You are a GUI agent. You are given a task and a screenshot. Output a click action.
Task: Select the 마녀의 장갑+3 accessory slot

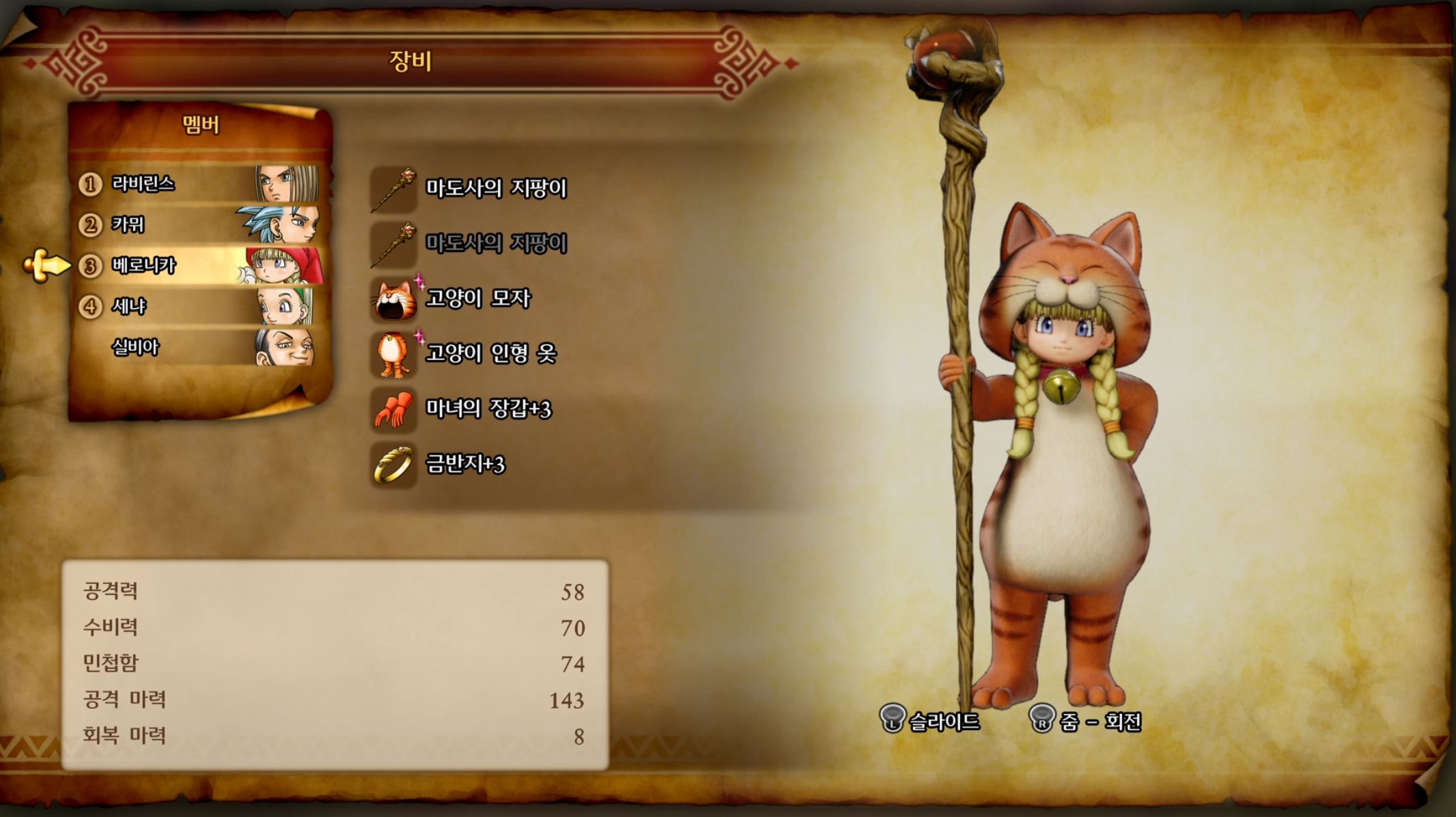coord(487,408)
